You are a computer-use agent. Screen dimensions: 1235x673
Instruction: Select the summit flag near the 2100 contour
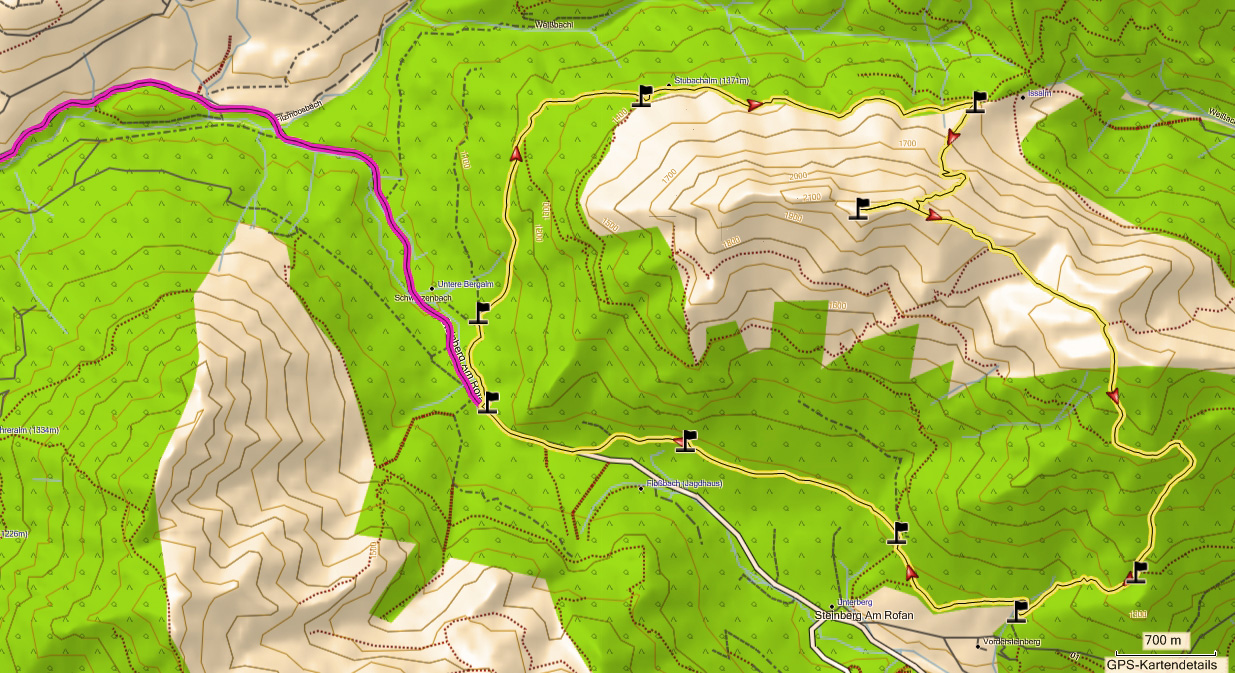pyautogui.click(x=860, y=208)
